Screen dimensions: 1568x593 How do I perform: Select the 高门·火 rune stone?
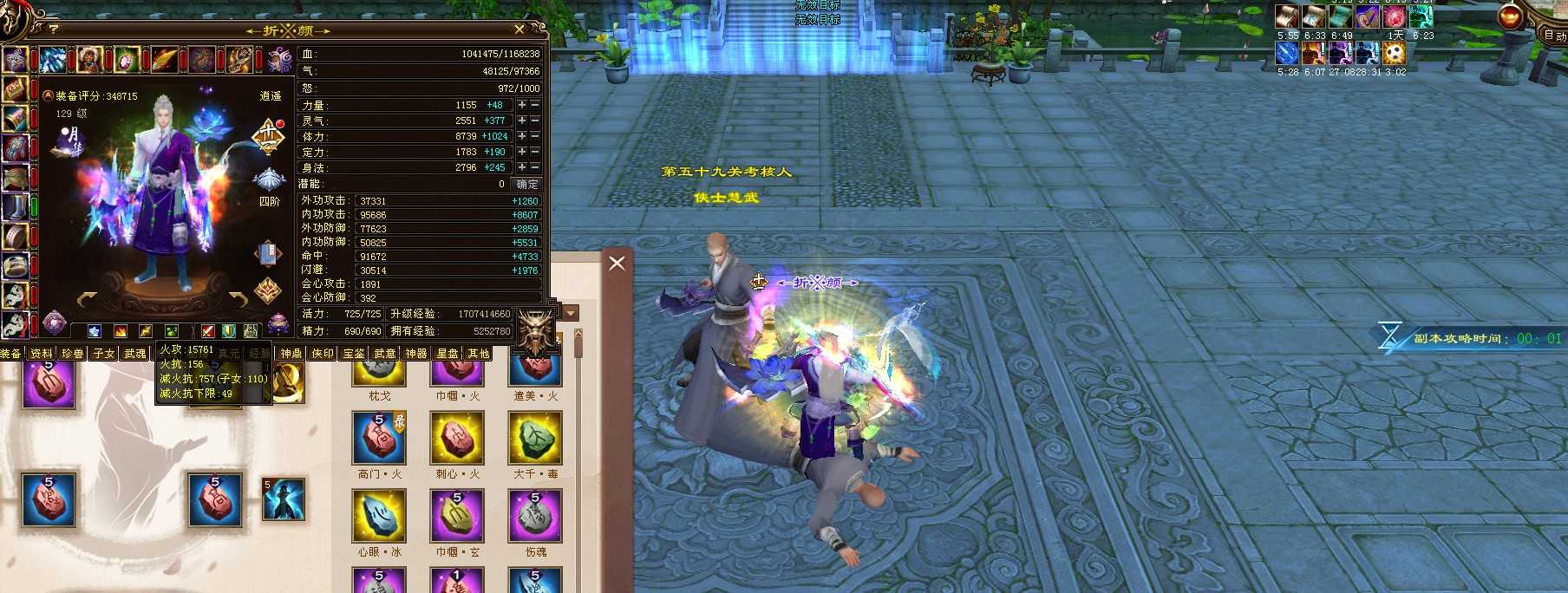379,439
